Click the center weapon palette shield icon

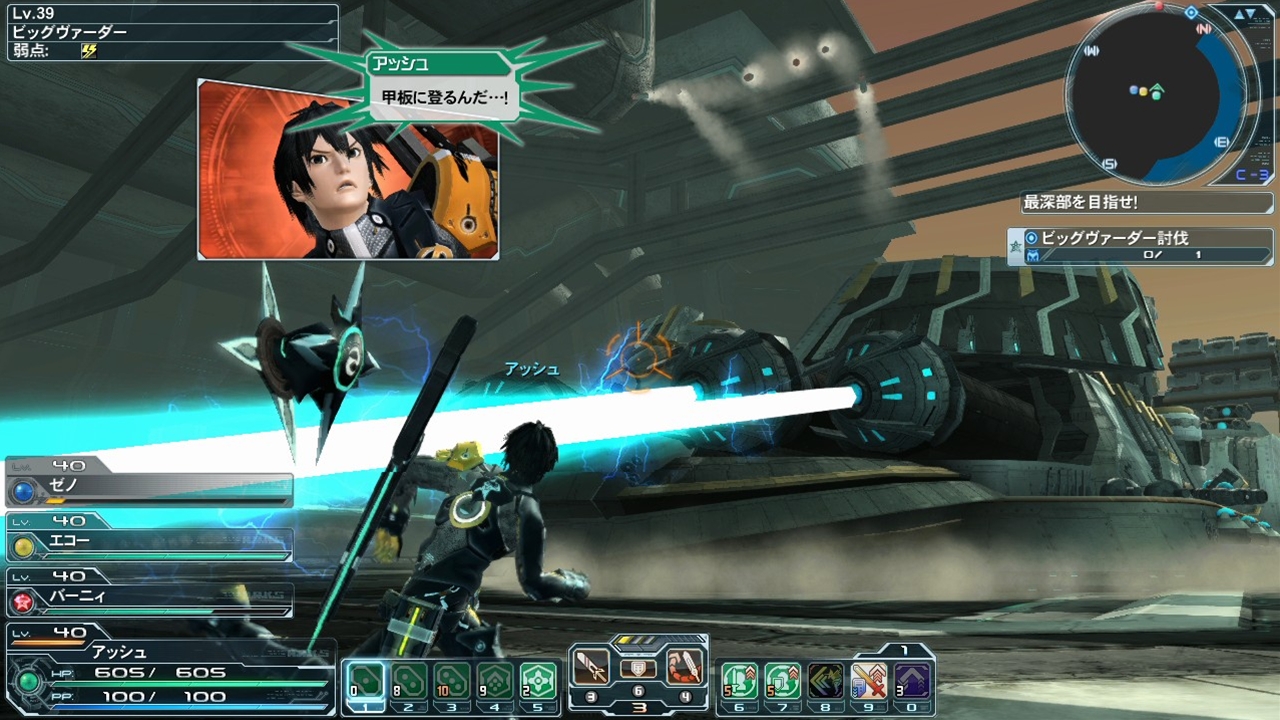coord(638,668)
